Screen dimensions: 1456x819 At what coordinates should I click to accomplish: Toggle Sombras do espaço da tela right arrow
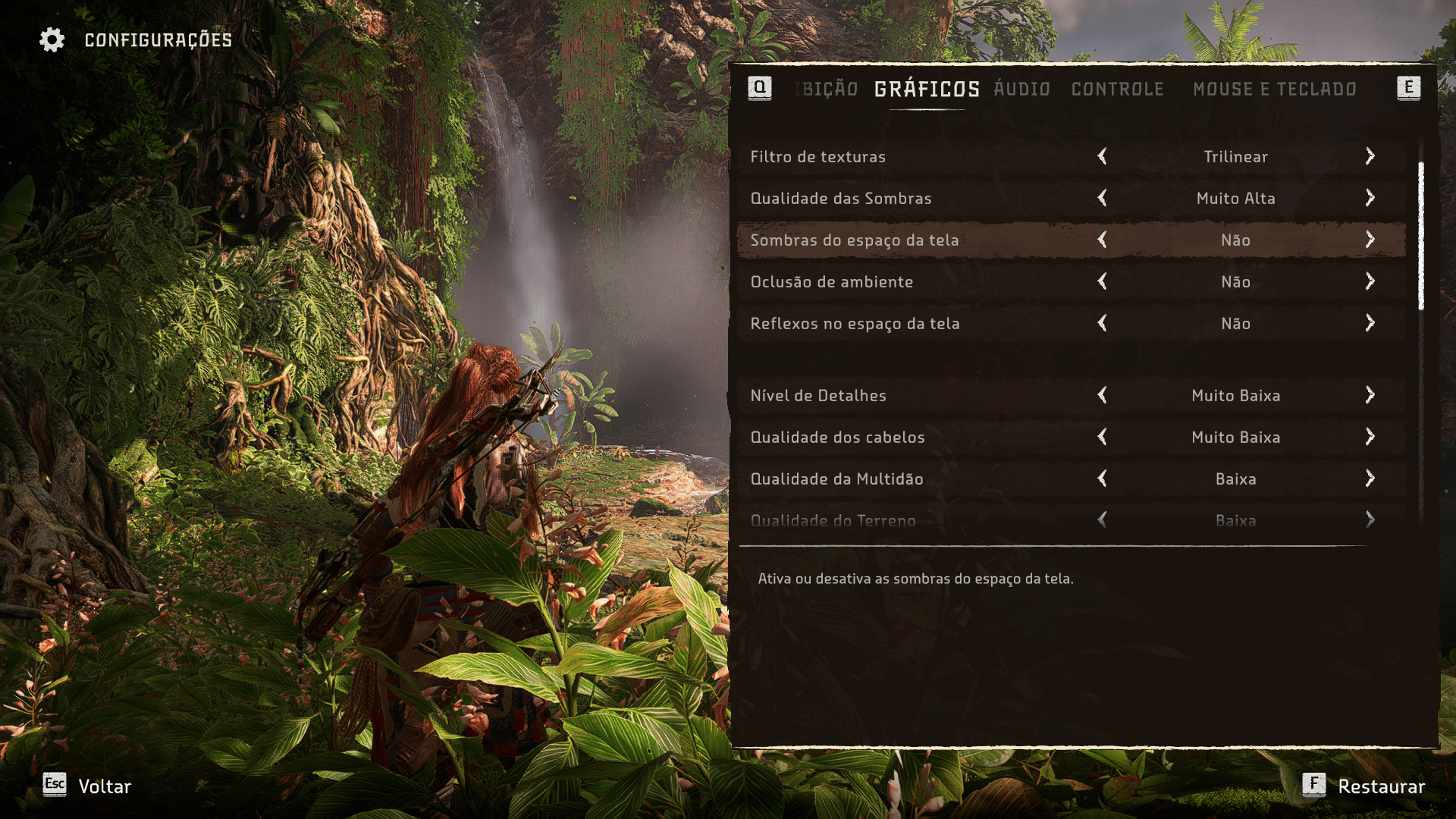click(1370, 240)
